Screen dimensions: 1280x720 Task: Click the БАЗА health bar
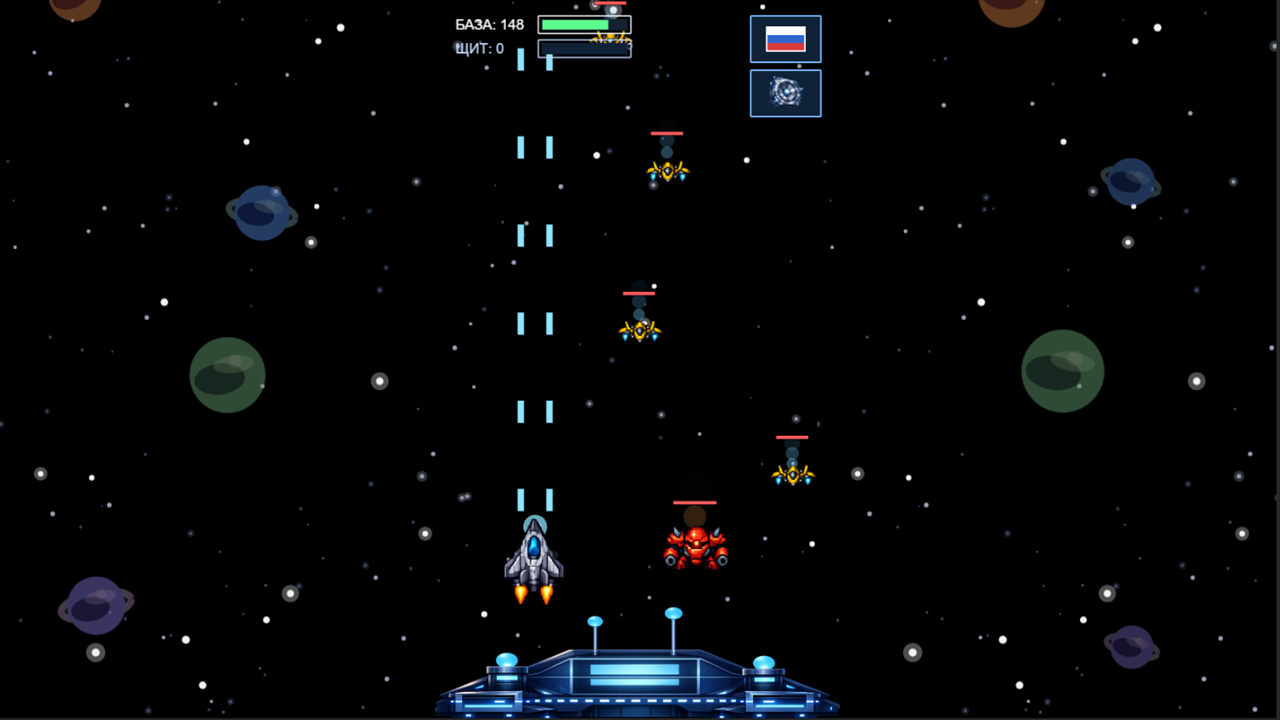pos(584,24)
